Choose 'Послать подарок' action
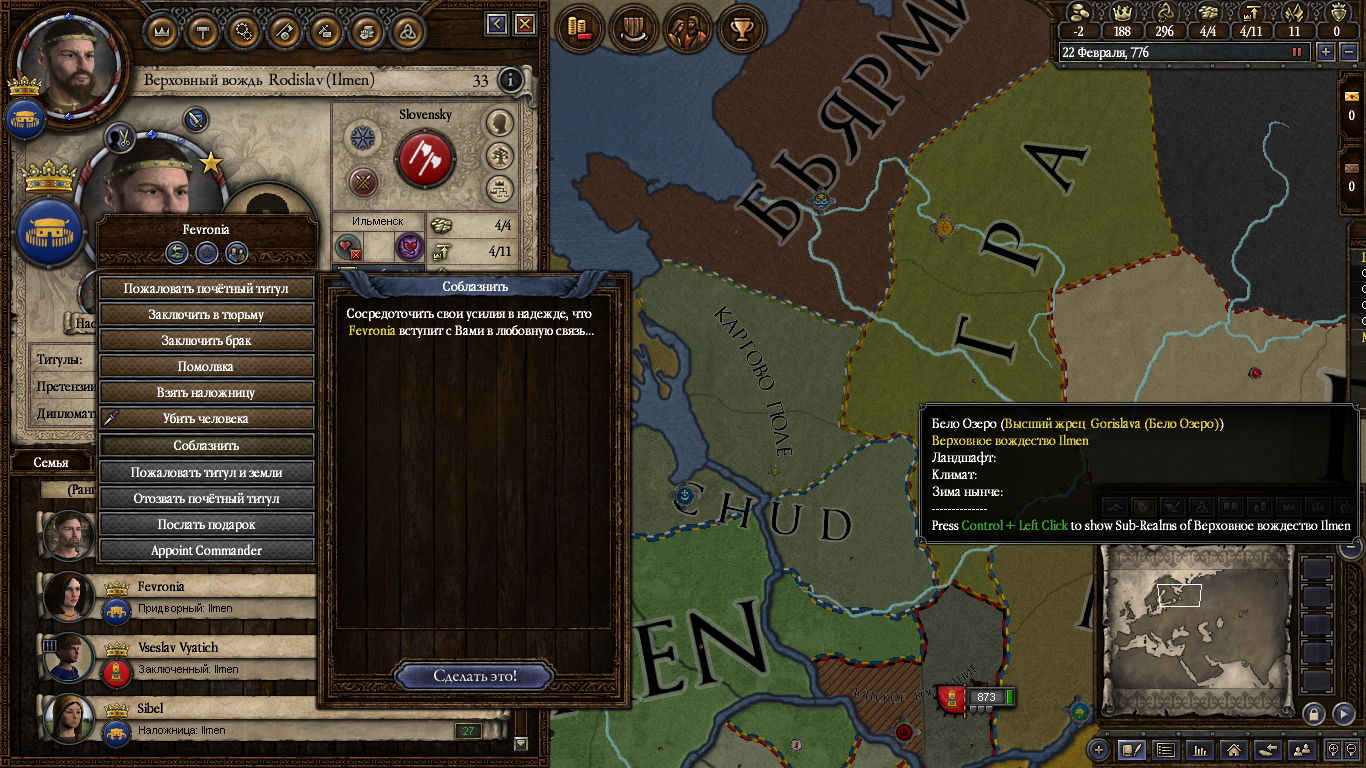Image resolution: width=1366 pixels, height=768 pixels. tap(206, 524)
